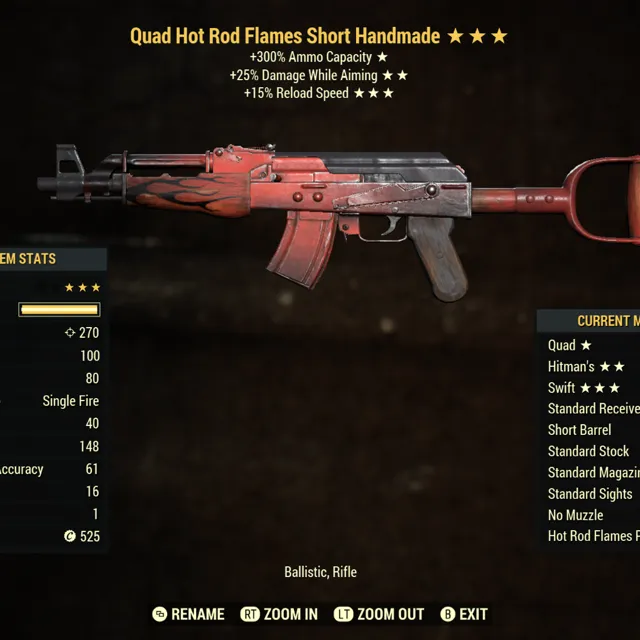This screenshot has width=640, height=640.
Task: Exit the weapon inspect screen
Action: (x=464, y=614)
